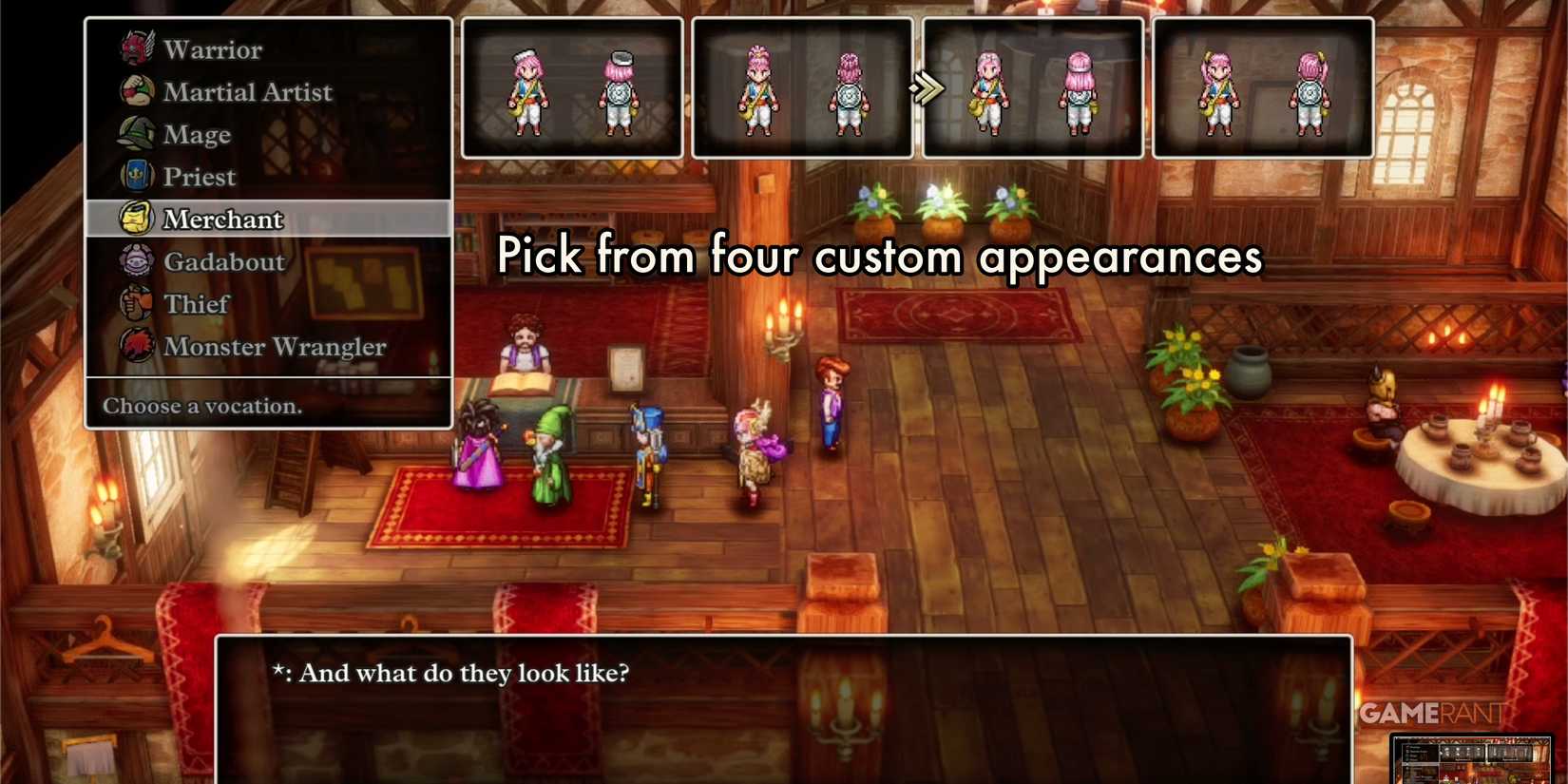The image size is (1568, 784).
Task: Click the currently highlighted appearance panel
Action: coord(1033,86)
